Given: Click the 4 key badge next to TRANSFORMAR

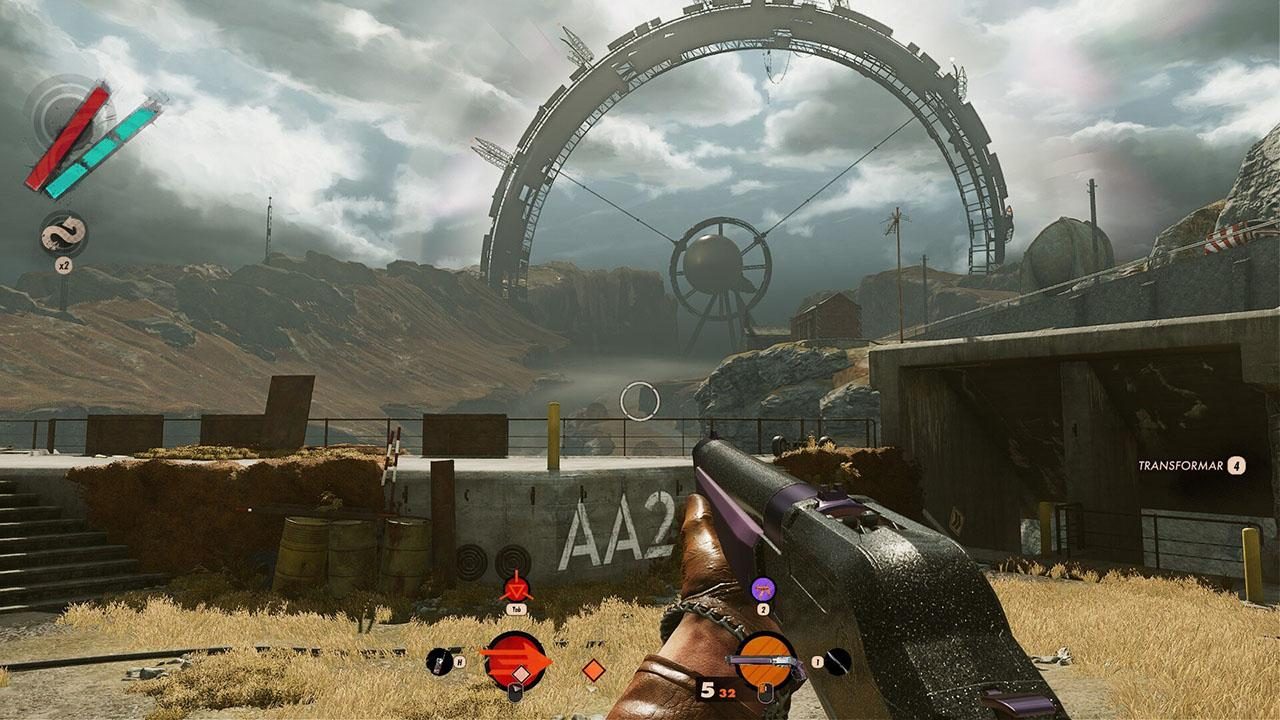Looking at the screenshot, I should (1235, 465).
